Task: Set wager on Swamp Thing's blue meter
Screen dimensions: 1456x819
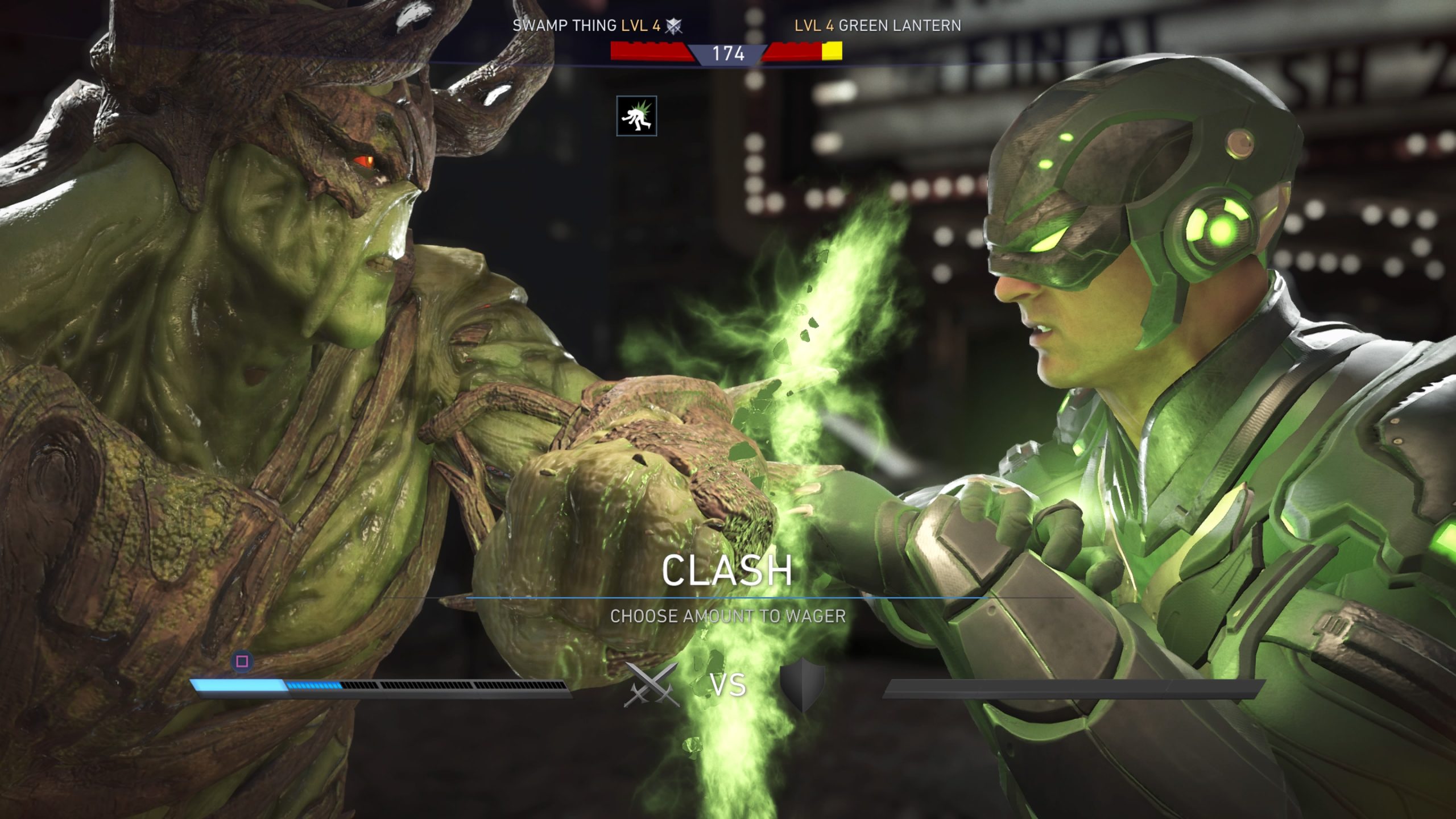Action: (380, 686)
